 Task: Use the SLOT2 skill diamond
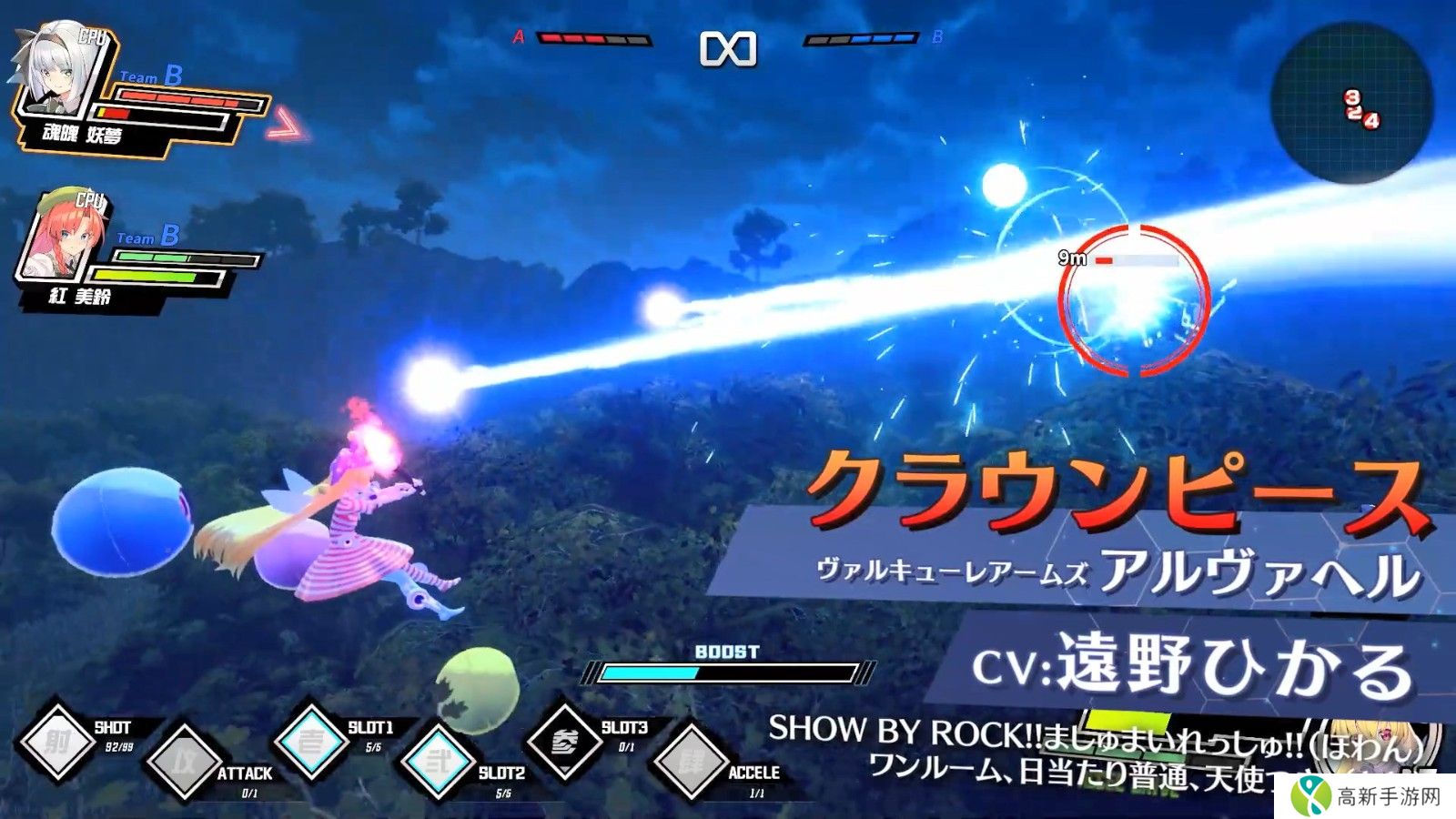click(439, 763)
